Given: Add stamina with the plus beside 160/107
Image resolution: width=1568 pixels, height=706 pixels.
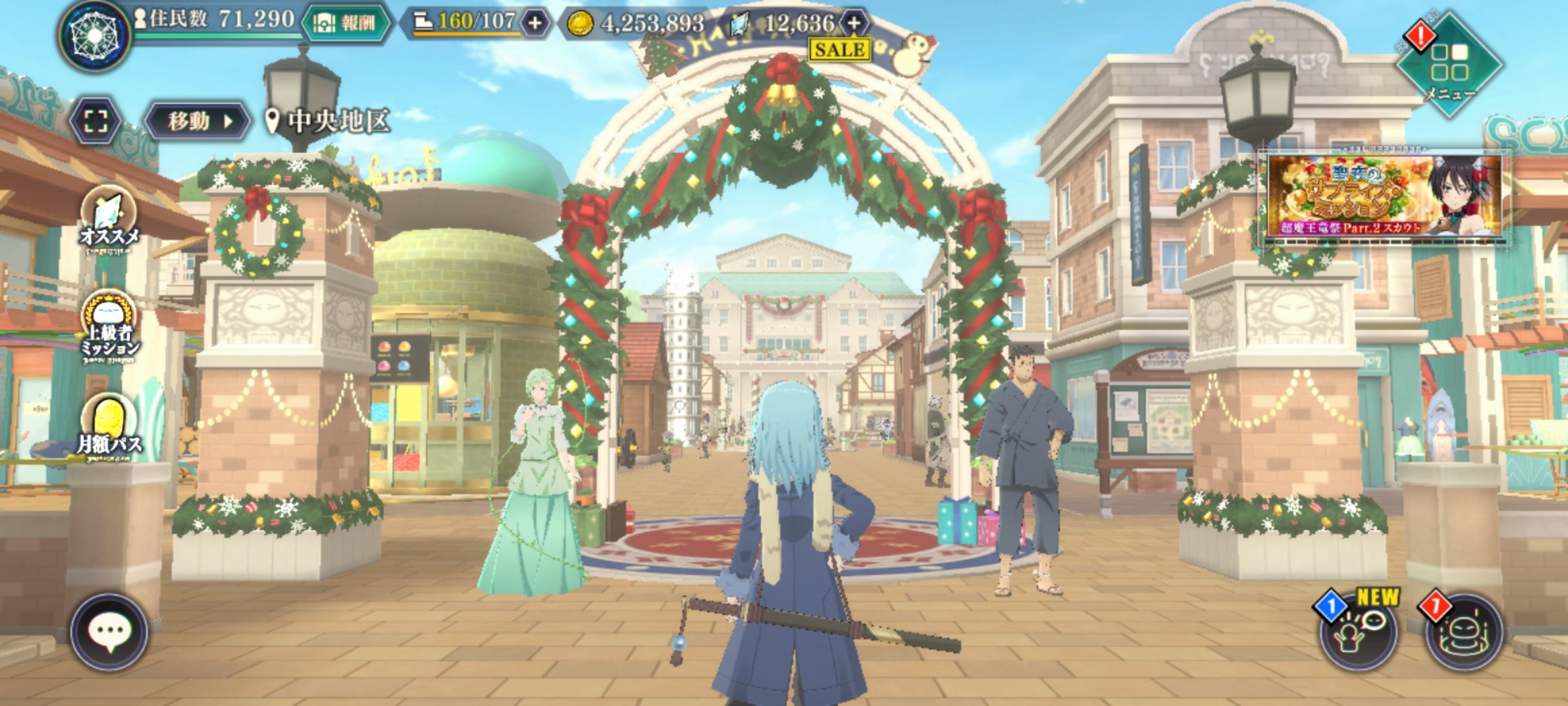Looking at the screenshot, I should [x=535, y=23].
